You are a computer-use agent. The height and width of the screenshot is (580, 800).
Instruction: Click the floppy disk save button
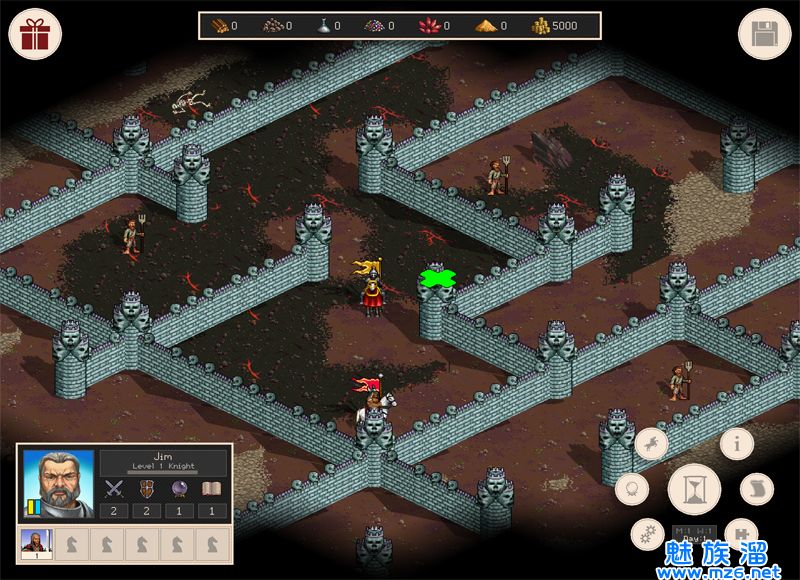click(x=764, y=34)
